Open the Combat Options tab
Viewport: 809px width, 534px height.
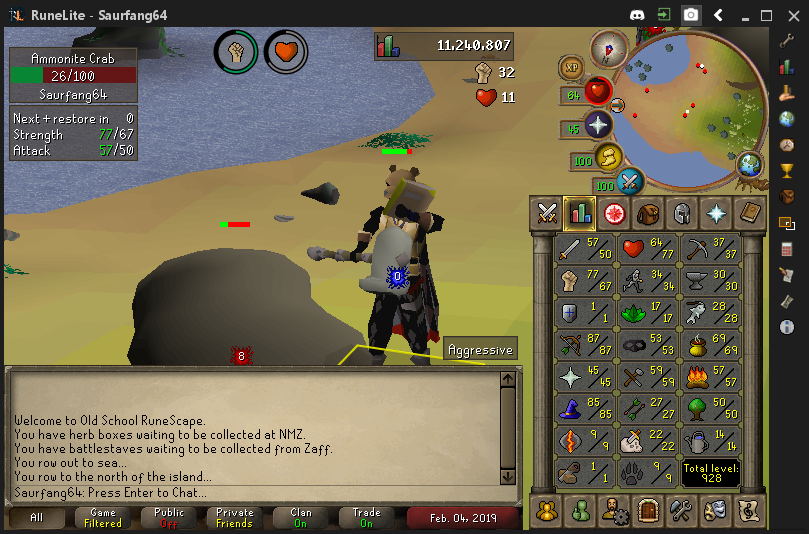tap(547, 212)
